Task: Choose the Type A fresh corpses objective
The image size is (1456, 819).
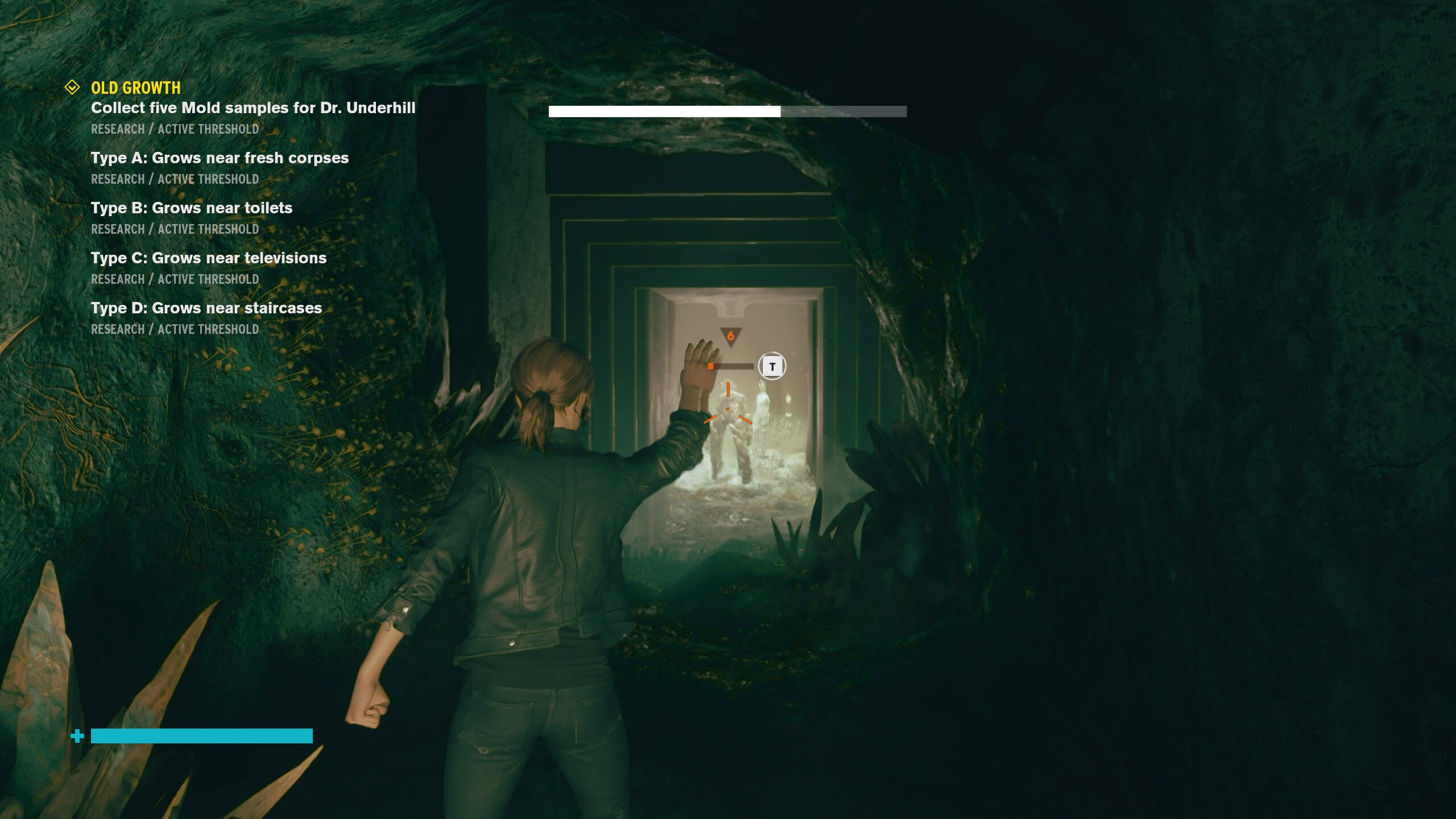Action: pos(220,158)
